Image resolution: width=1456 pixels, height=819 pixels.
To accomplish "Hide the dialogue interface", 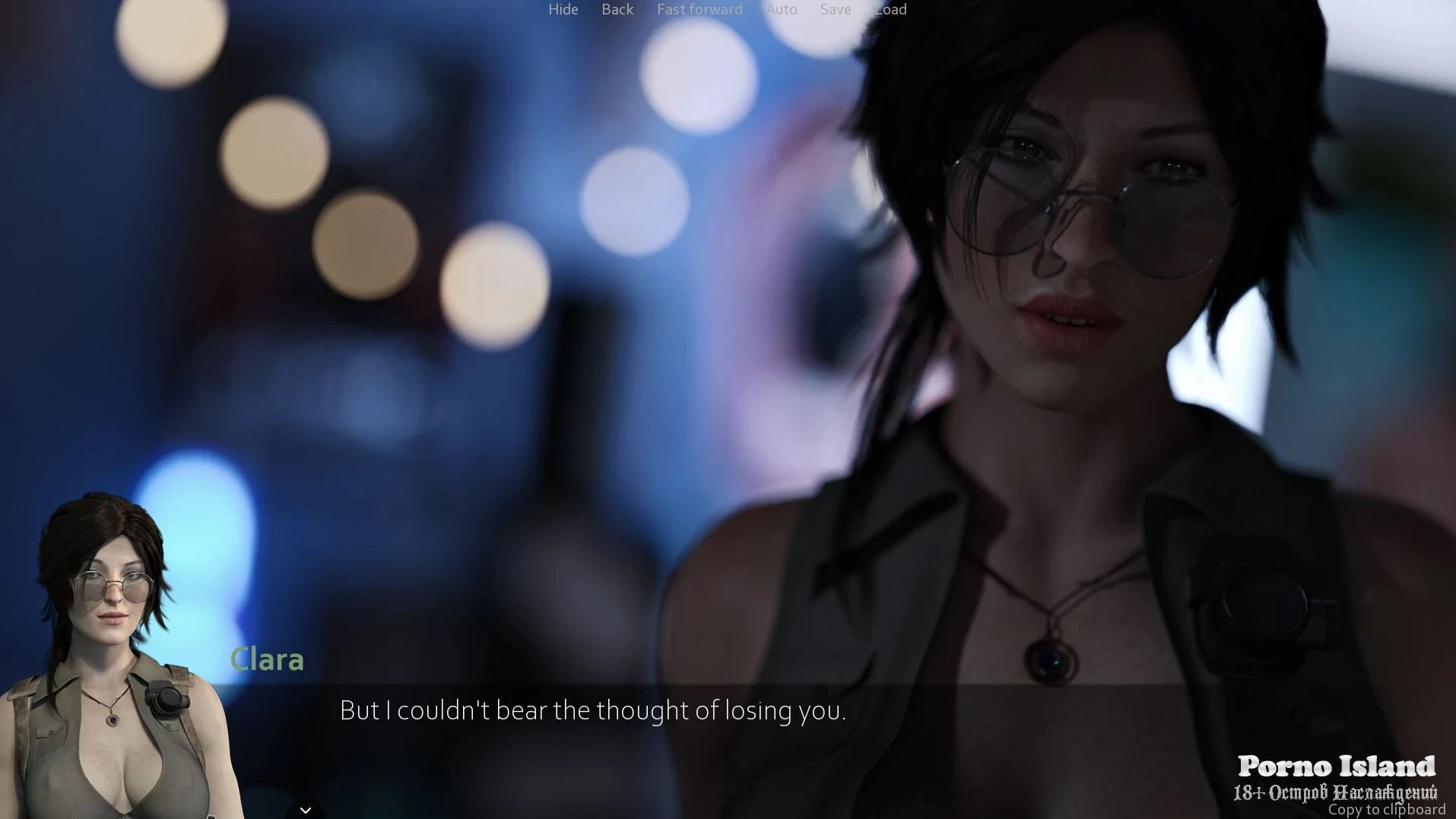I will click(x=563, y=10).
